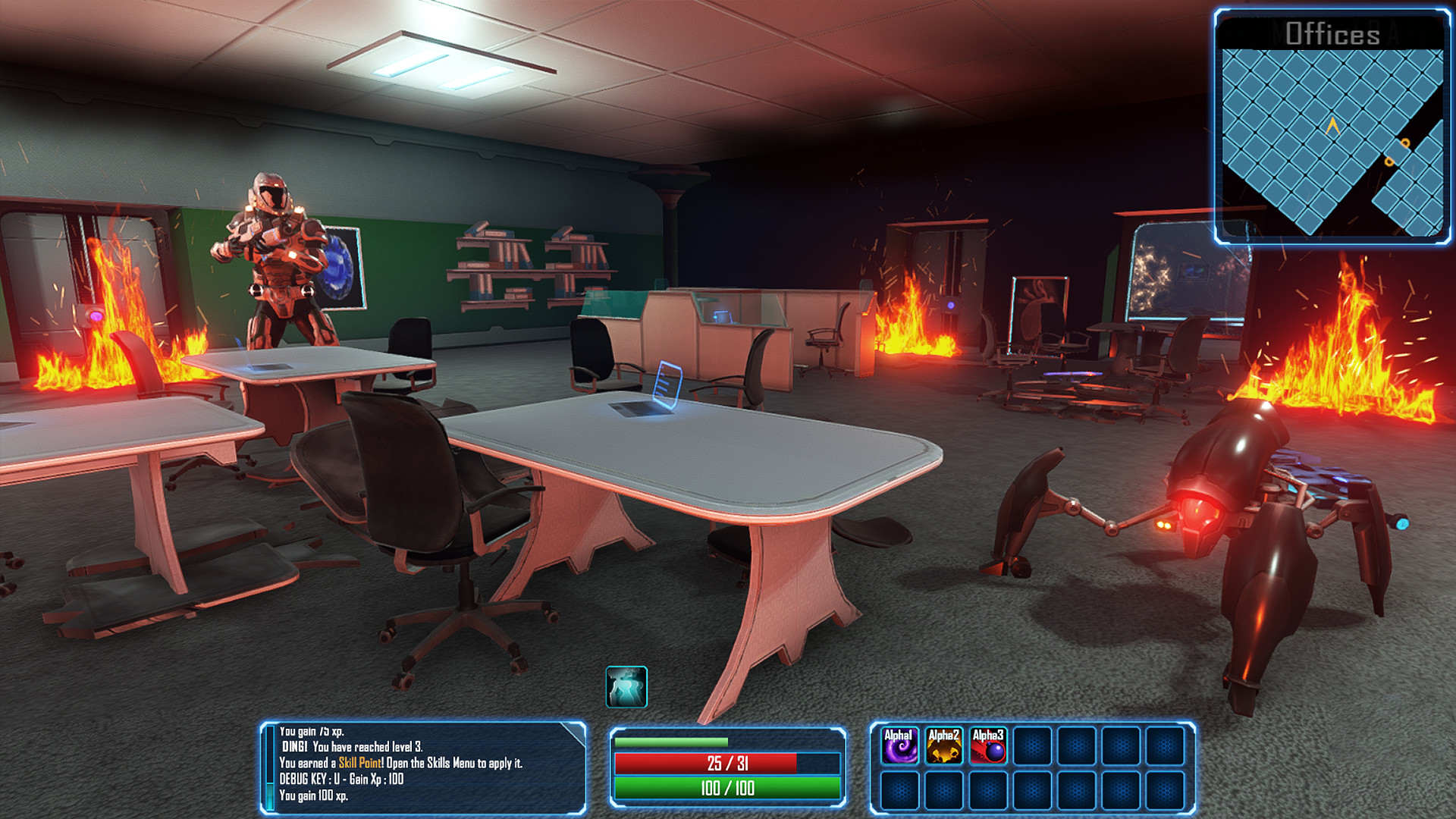Screen dimensions: 1456x819
Task: Click the red health bar showing 25/31
Action: 728,764
